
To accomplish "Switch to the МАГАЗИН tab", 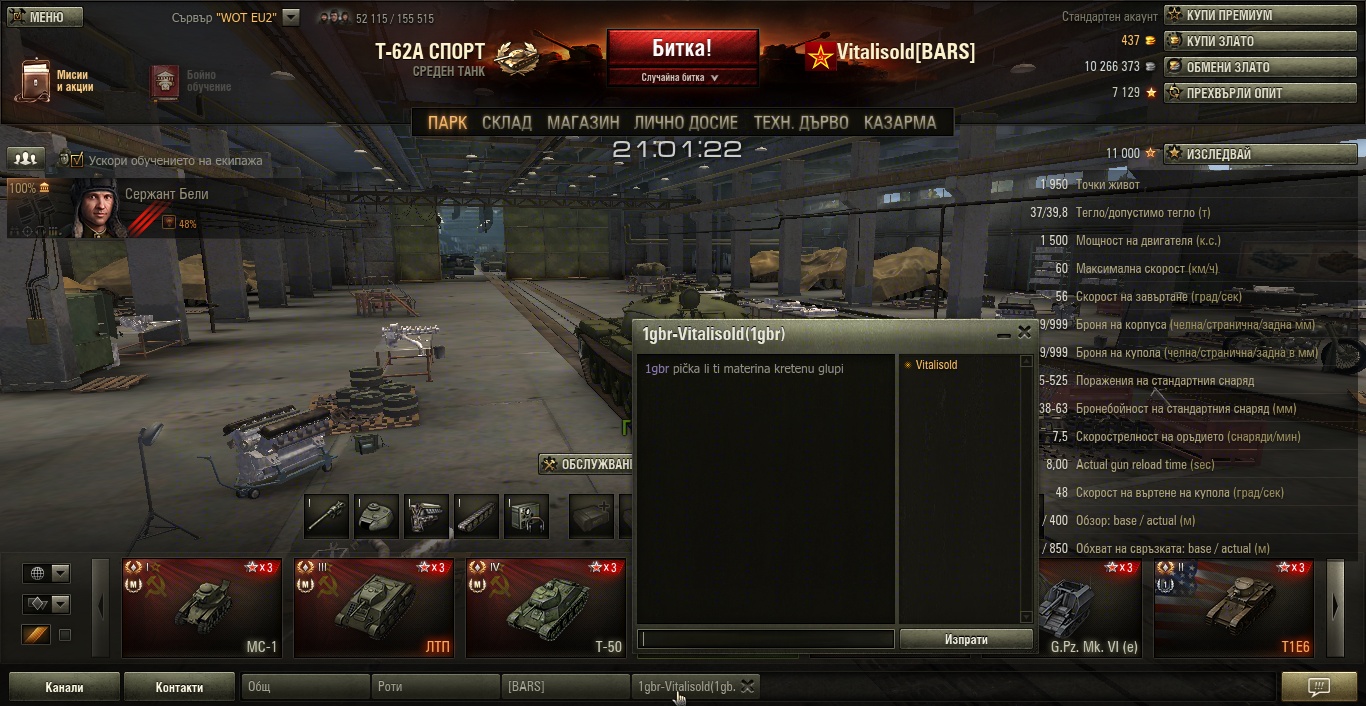I will point(583,122).
